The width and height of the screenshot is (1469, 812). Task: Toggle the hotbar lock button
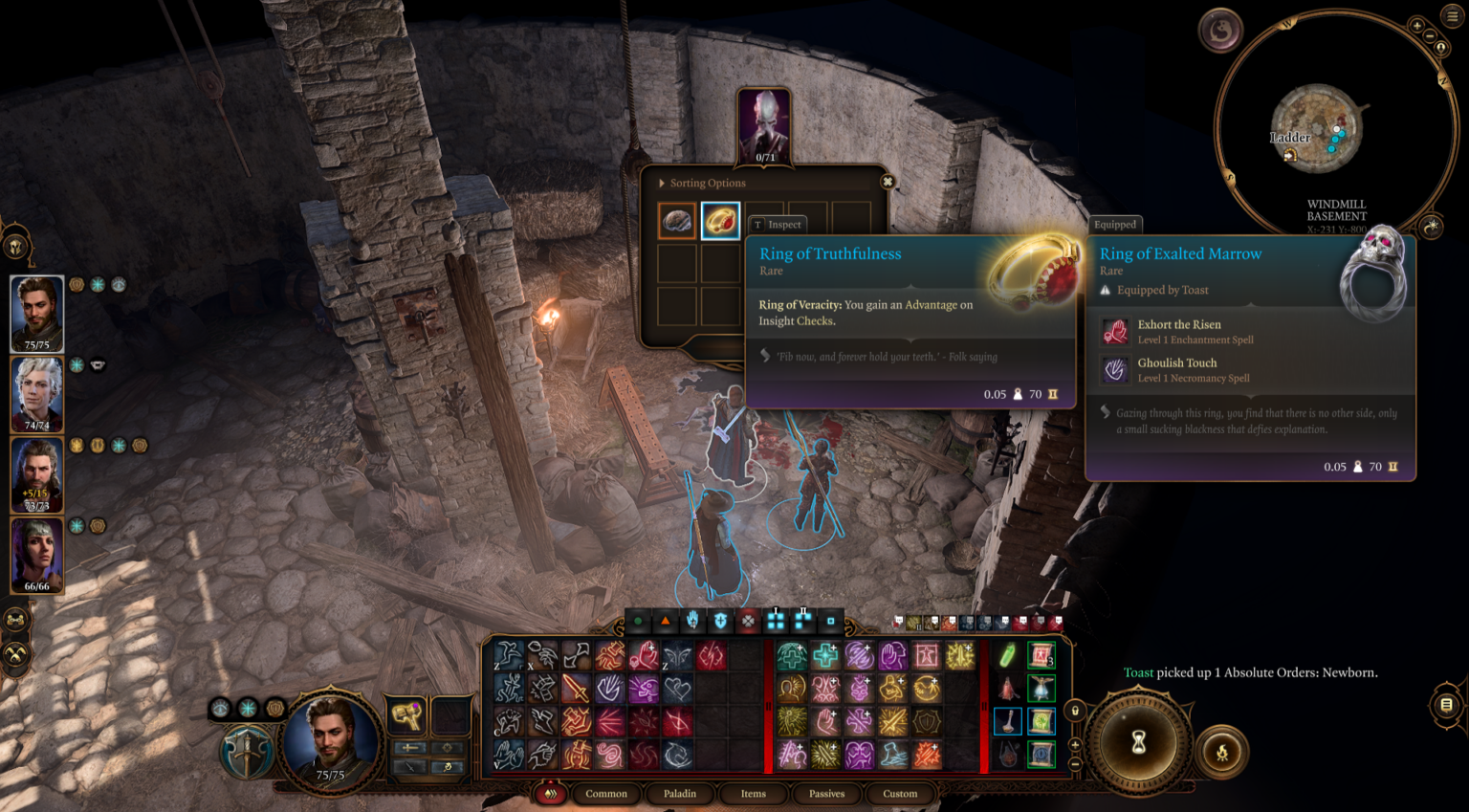click(1075, 711)
